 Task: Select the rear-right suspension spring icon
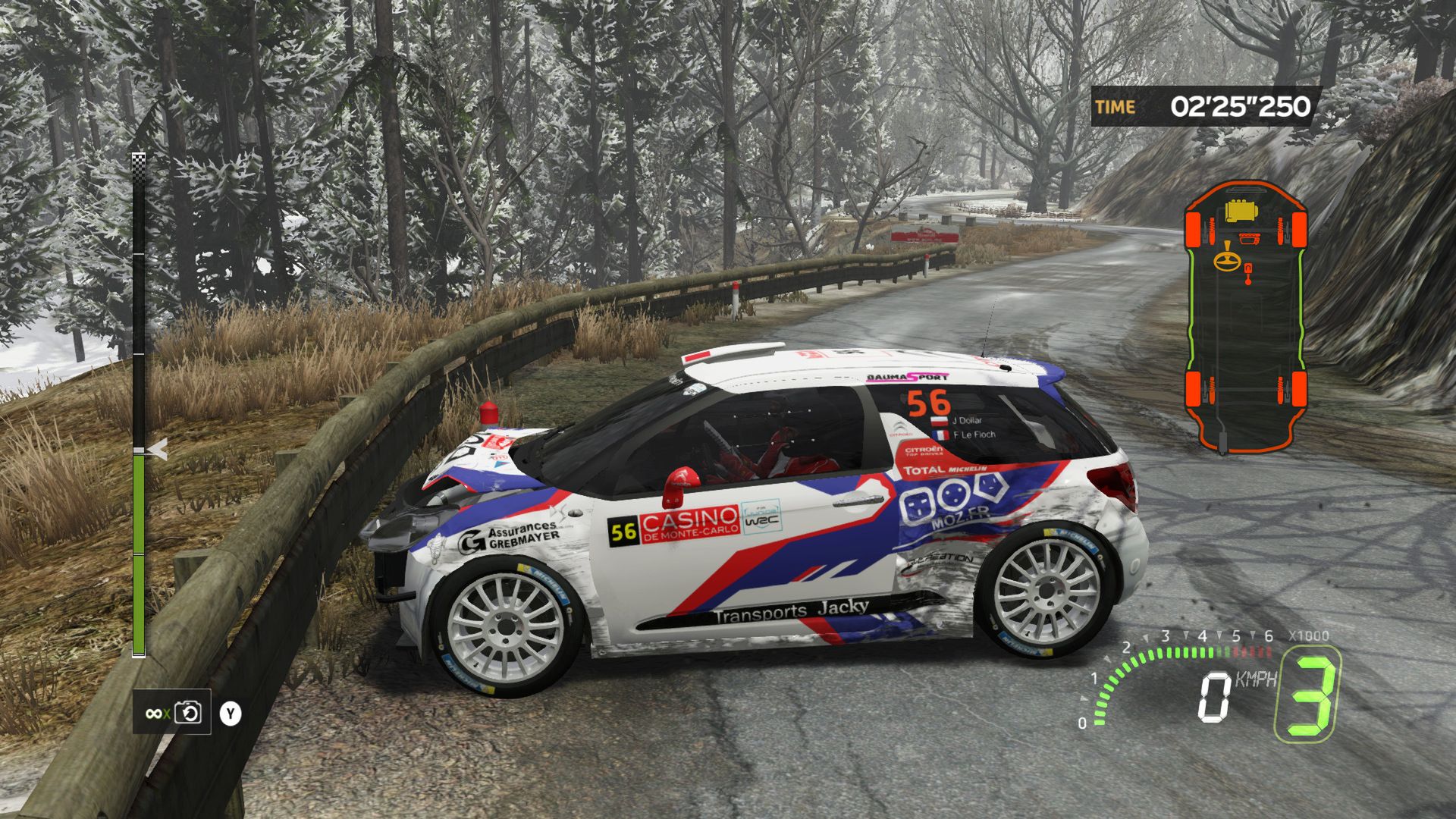coord(1279,388)
